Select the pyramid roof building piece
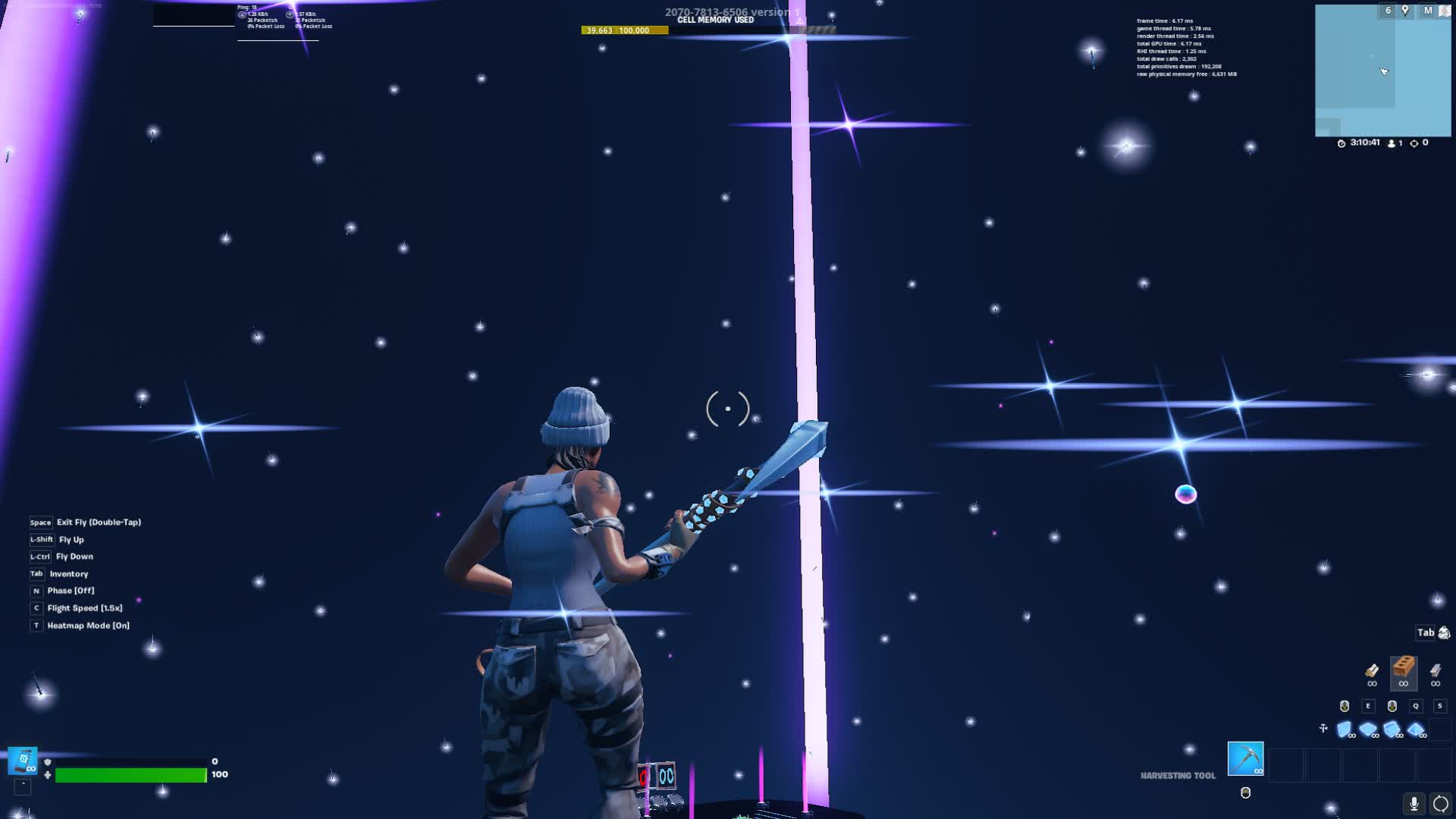Image resolution: width=1456 pixels, height=819 pixels. coord(1416,728)
